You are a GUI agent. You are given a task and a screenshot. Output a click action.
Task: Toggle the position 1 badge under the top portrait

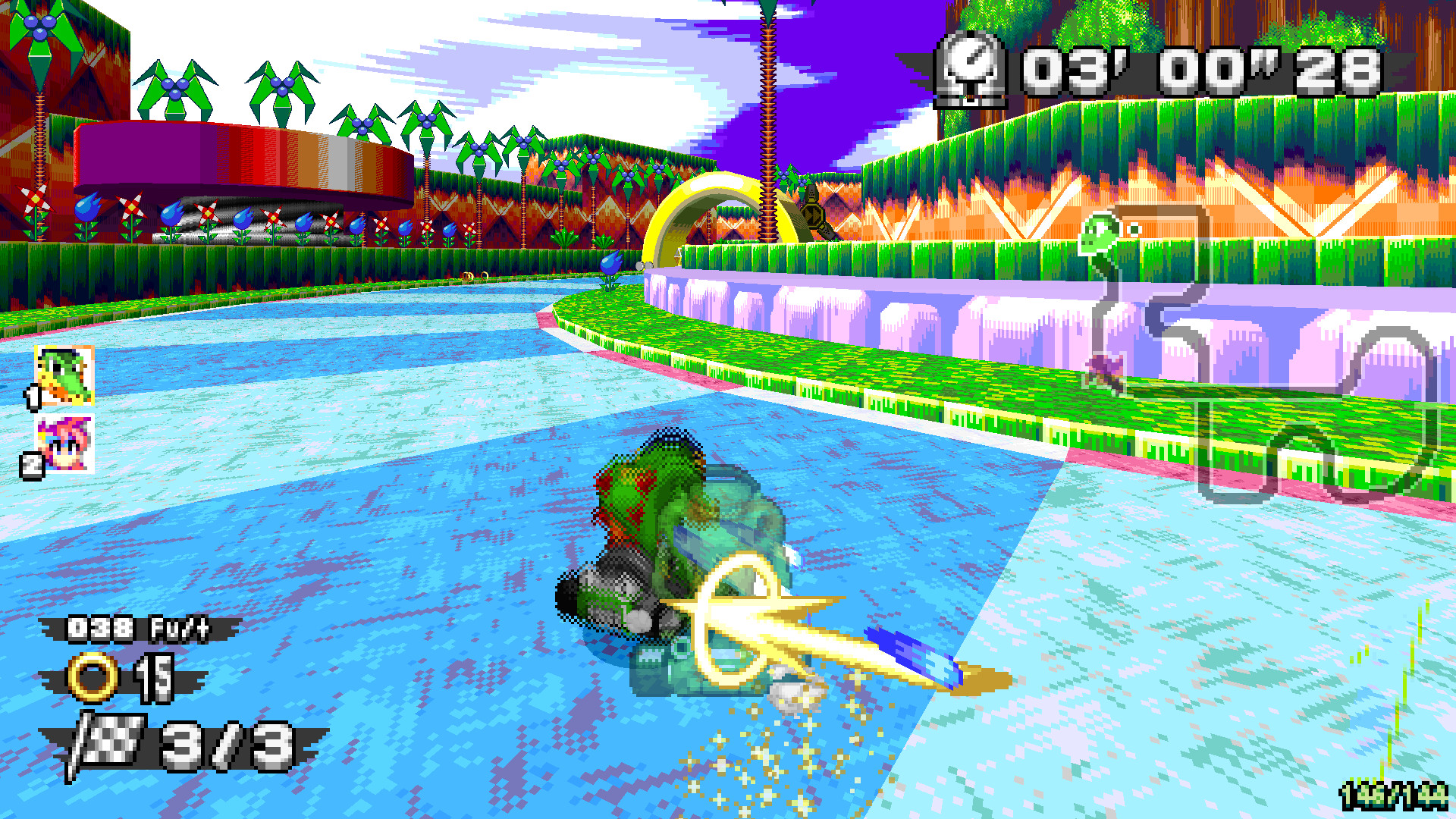pyautogui.click(x=32, y=396)
